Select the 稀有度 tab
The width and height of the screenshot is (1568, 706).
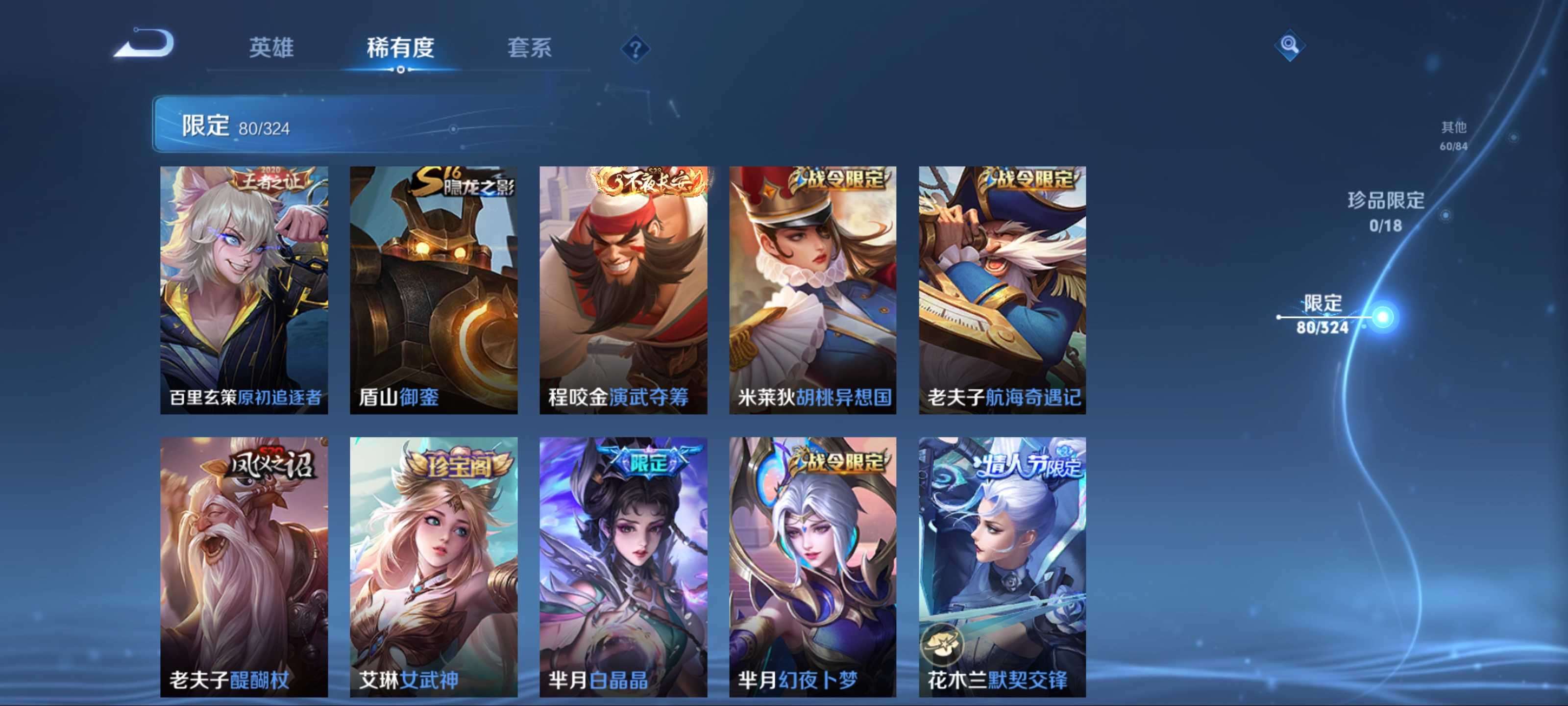point(400,48)
